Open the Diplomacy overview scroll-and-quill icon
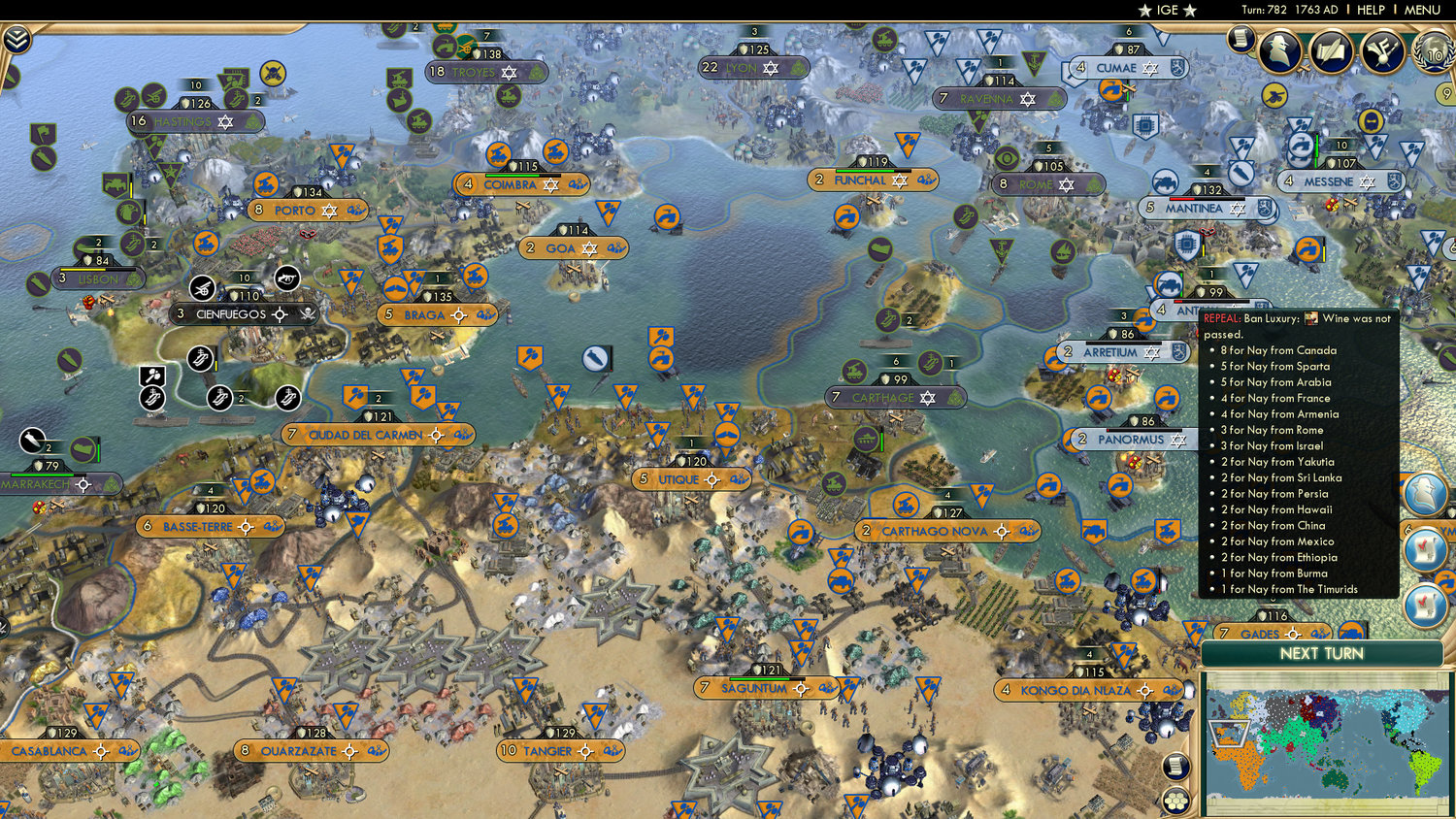 [x=1330, y=50]
